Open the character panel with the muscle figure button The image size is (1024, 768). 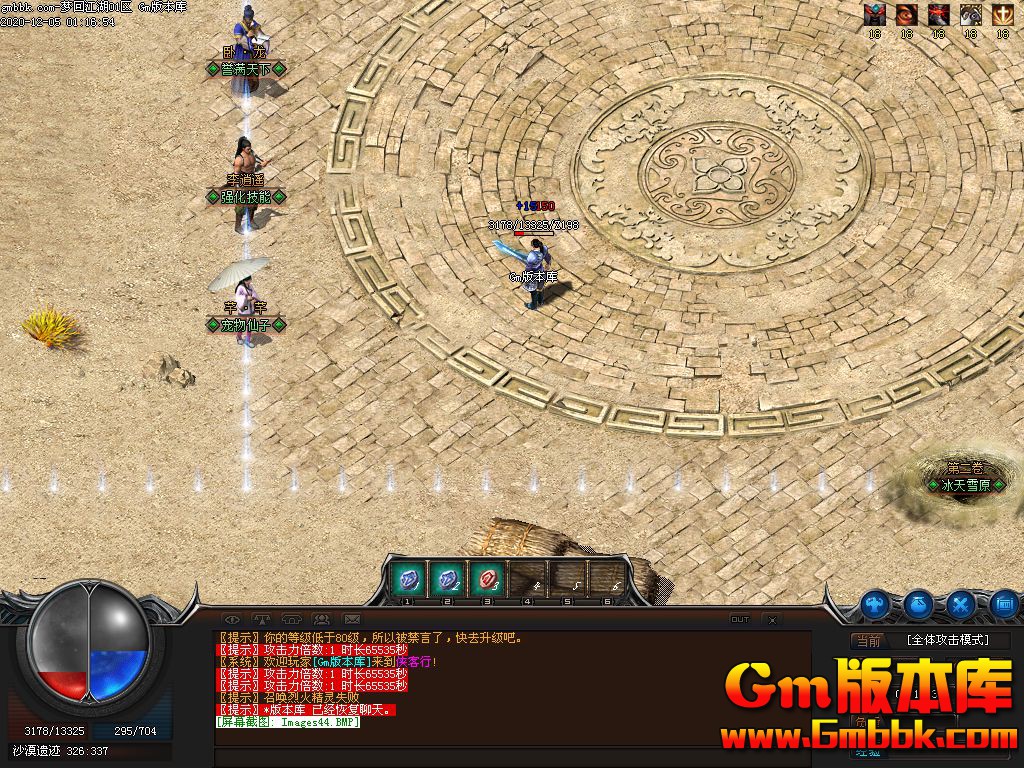point(876,604)
